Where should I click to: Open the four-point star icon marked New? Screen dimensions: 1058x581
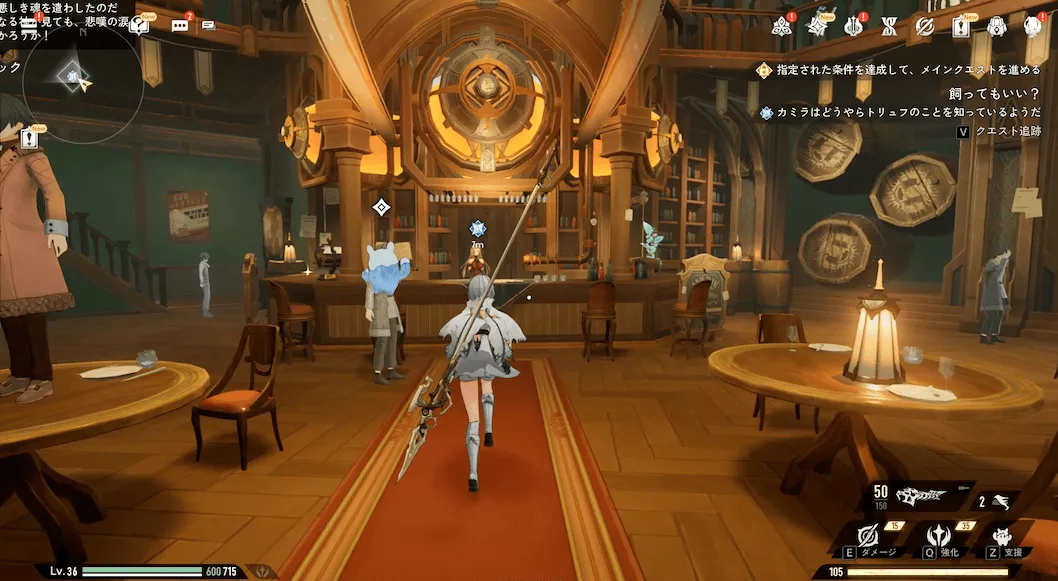[x=819, y=25]
